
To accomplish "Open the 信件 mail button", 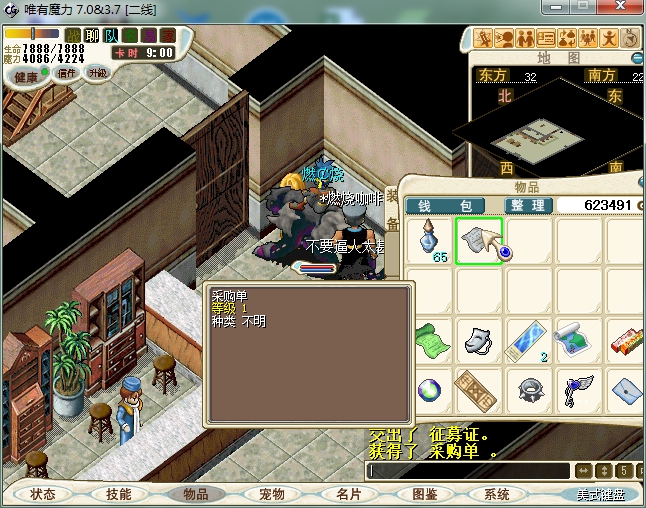I will [x=68, y=73].
